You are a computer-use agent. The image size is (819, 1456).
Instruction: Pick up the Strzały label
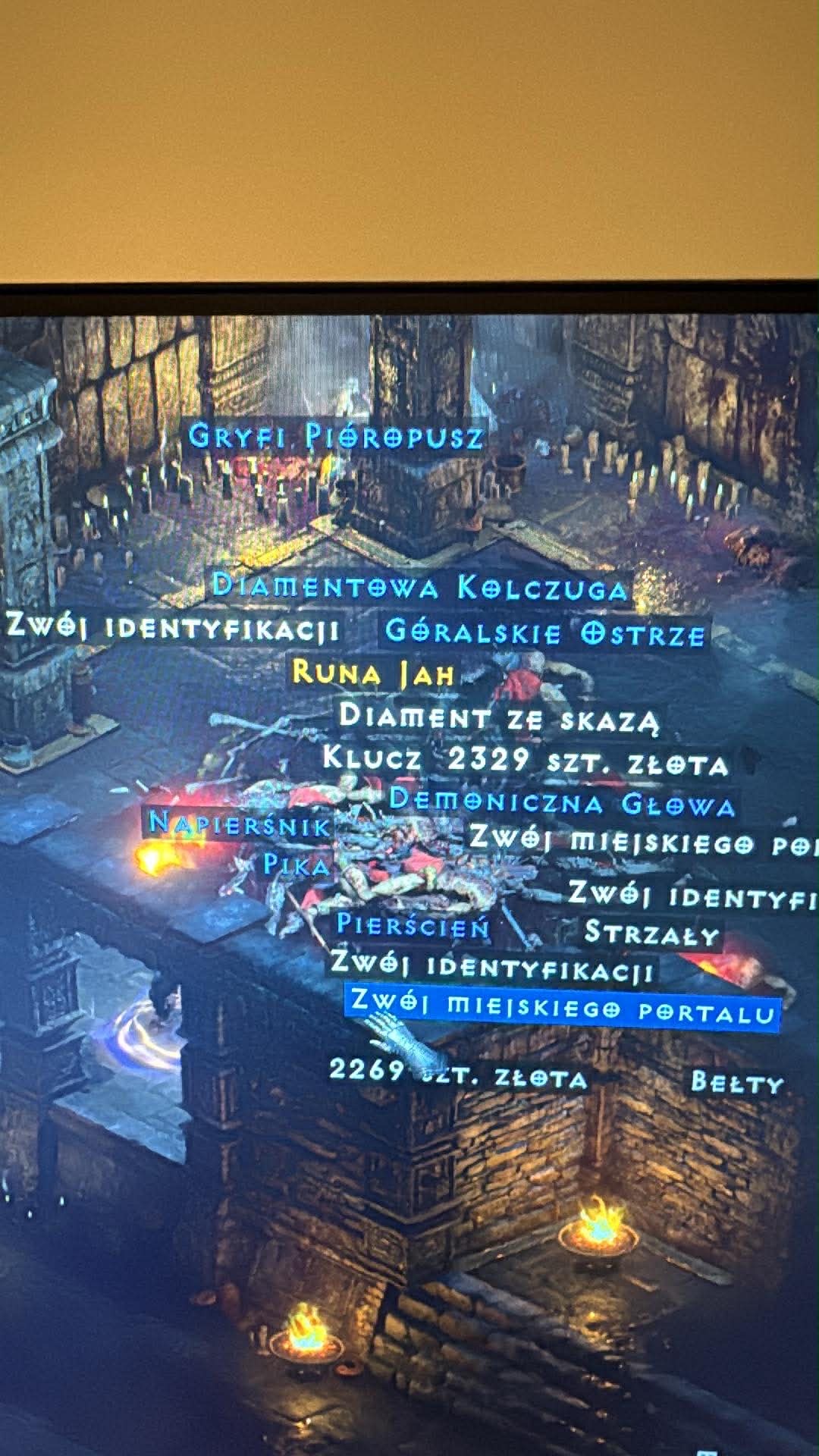point(651,934)
